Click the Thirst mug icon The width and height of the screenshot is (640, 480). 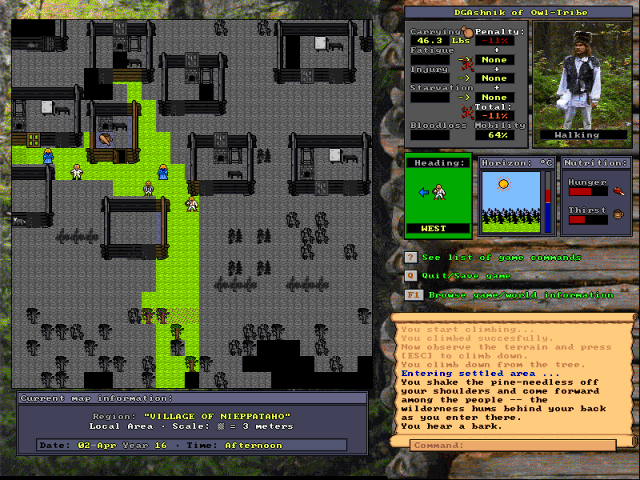coord(618,213)
